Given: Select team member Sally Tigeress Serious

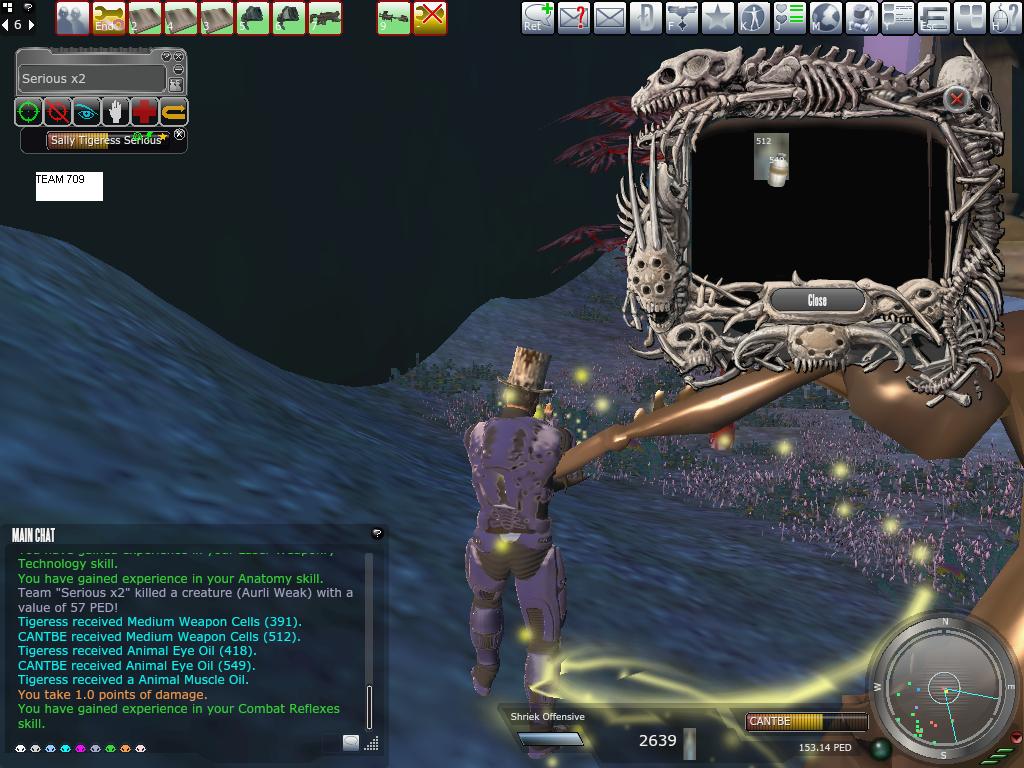Looking at the screenshot, I should (x=105, y=140).
